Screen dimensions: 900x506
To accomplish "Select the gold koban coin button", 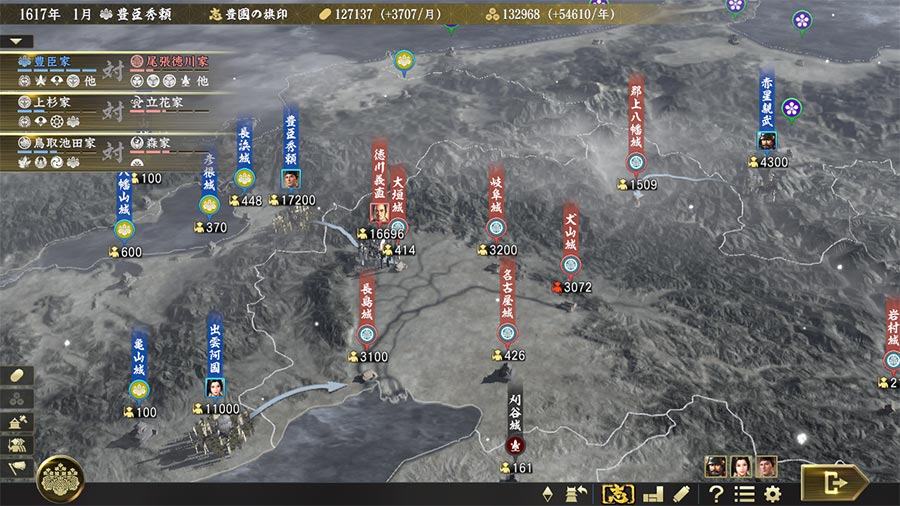I will [18, 374].
